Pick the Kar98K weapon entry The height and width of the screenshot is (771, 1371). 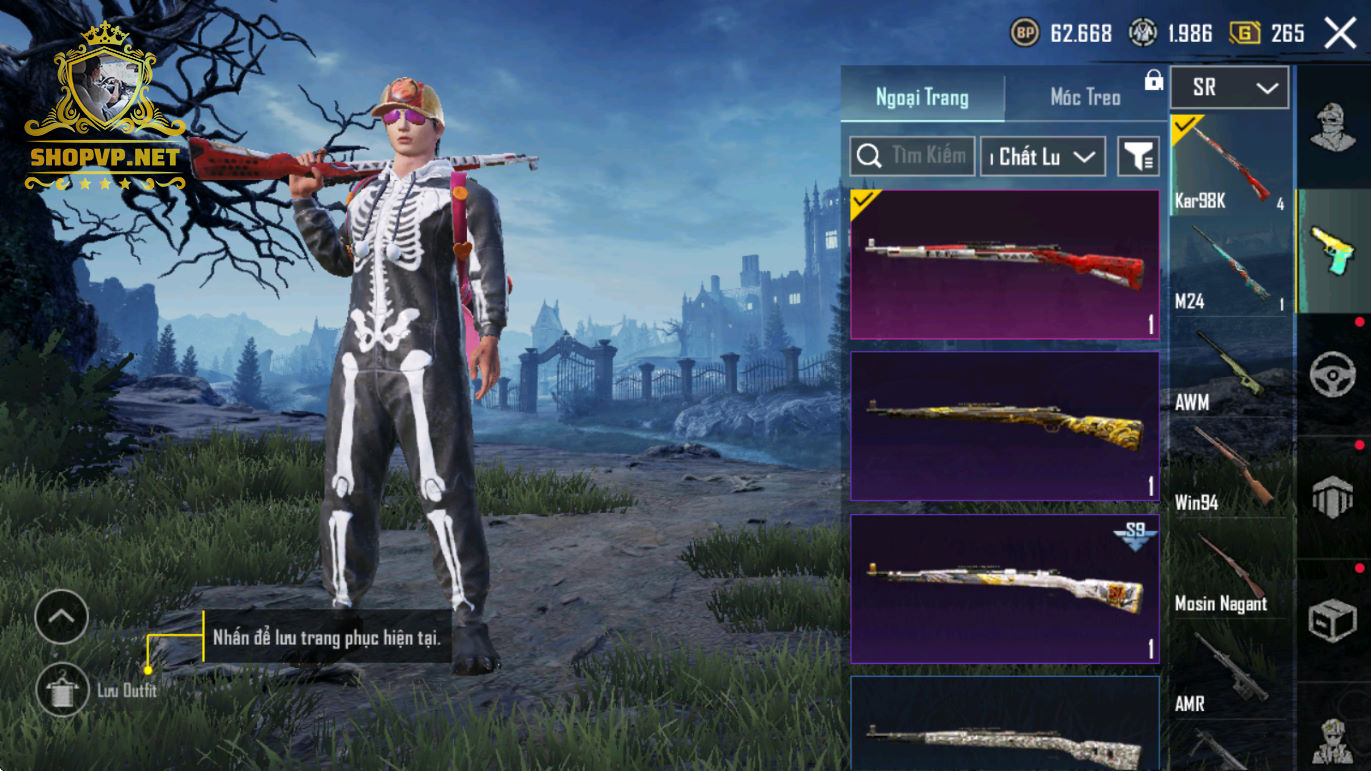pyautogui.click(x=1230, y=165)
